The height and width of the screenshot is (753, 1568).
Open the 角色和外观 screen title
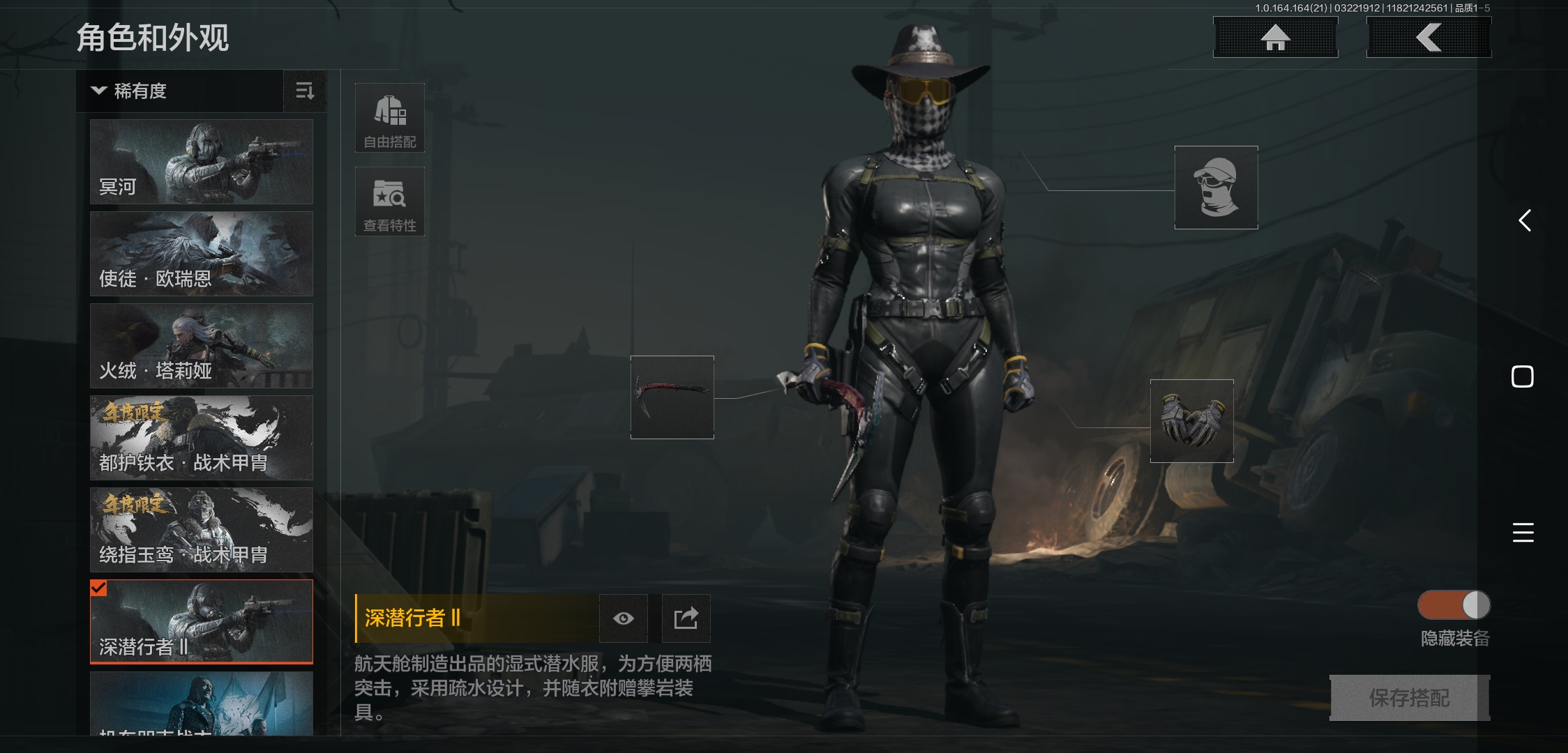[x=153, y=38]
